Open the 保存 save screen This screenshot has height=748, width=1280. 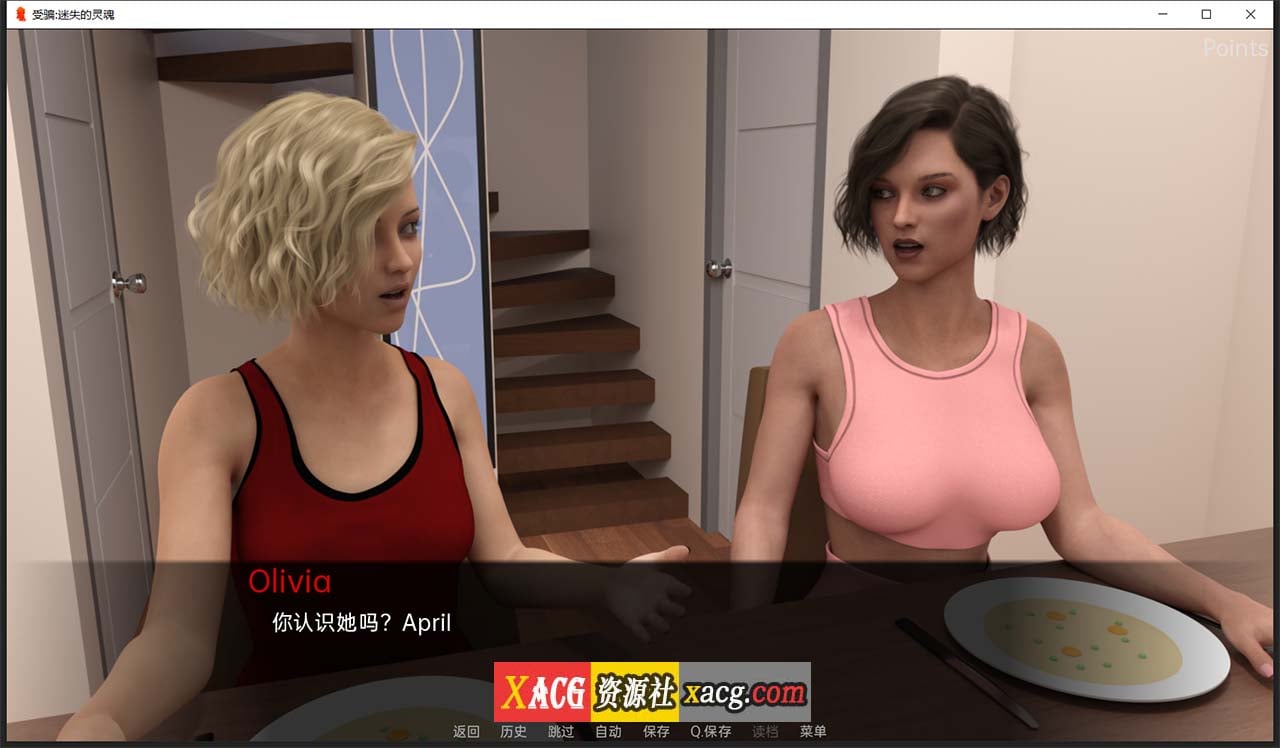point(655,731)
